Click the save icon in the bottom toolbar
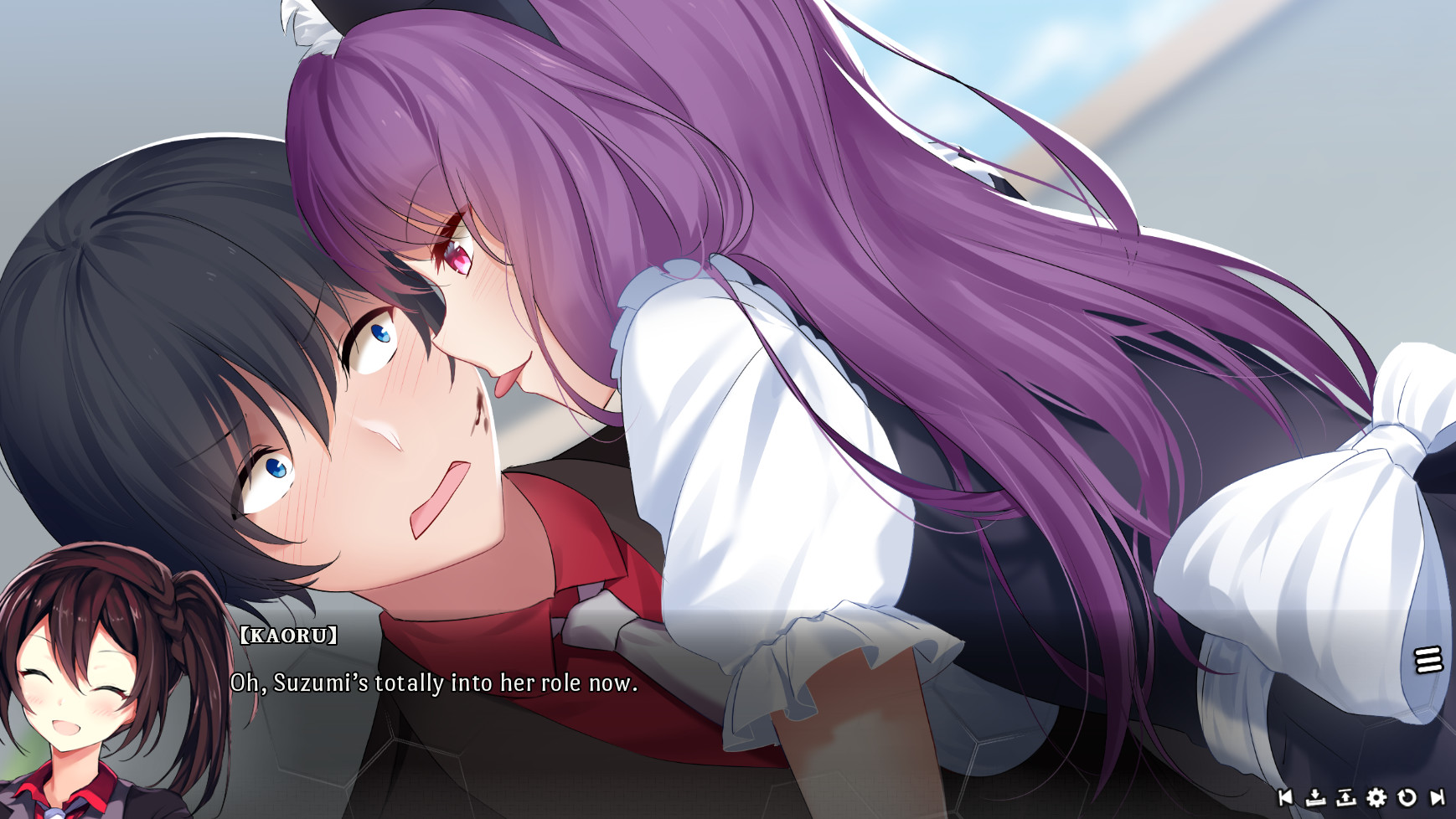Image resolution: width=1456 pixels, height=819 pixels. 1315,798
